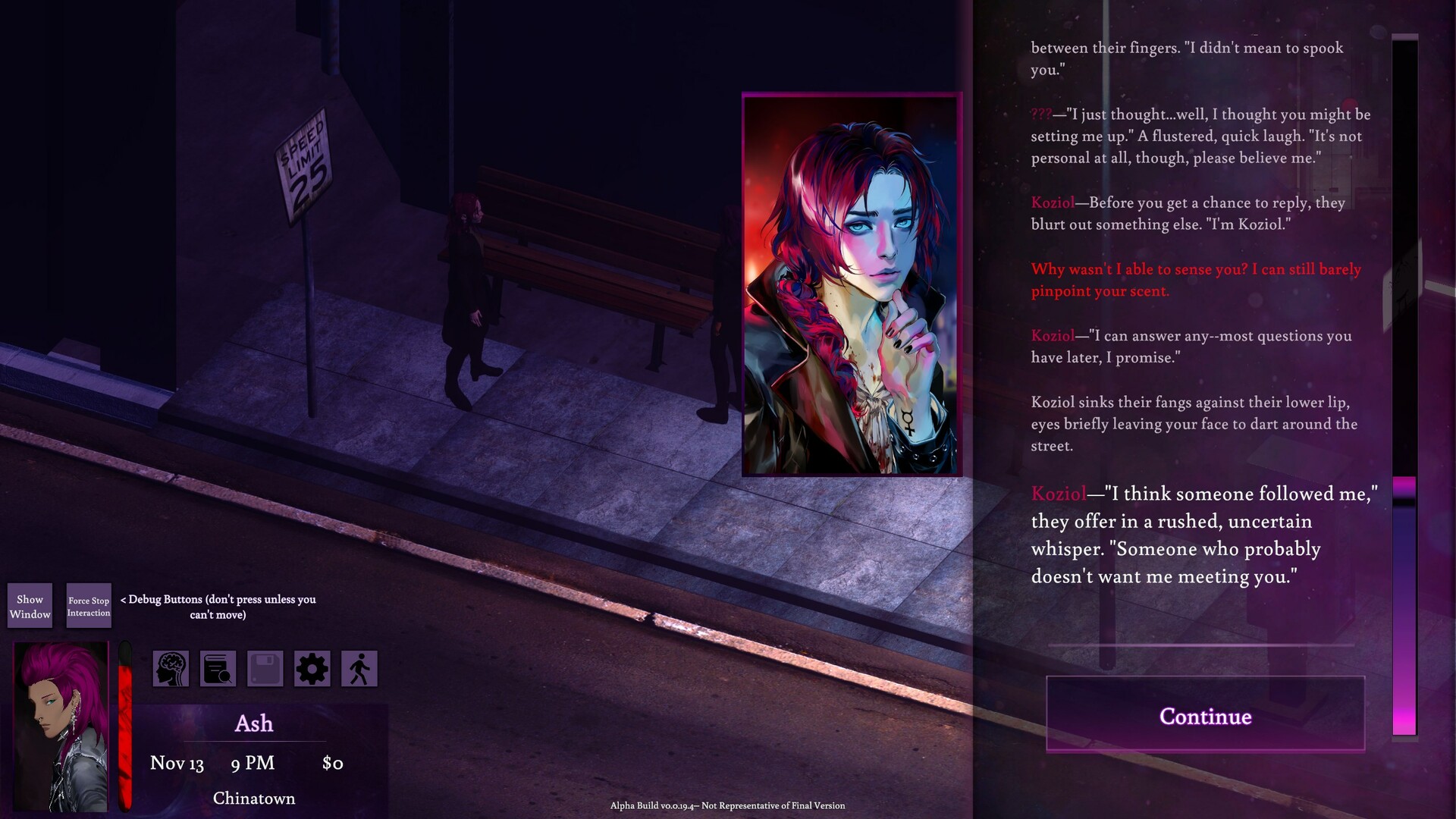1456x819 pixels.
Task: Open the character mind/stats panel via brain icon
Action: pos(171,668)
